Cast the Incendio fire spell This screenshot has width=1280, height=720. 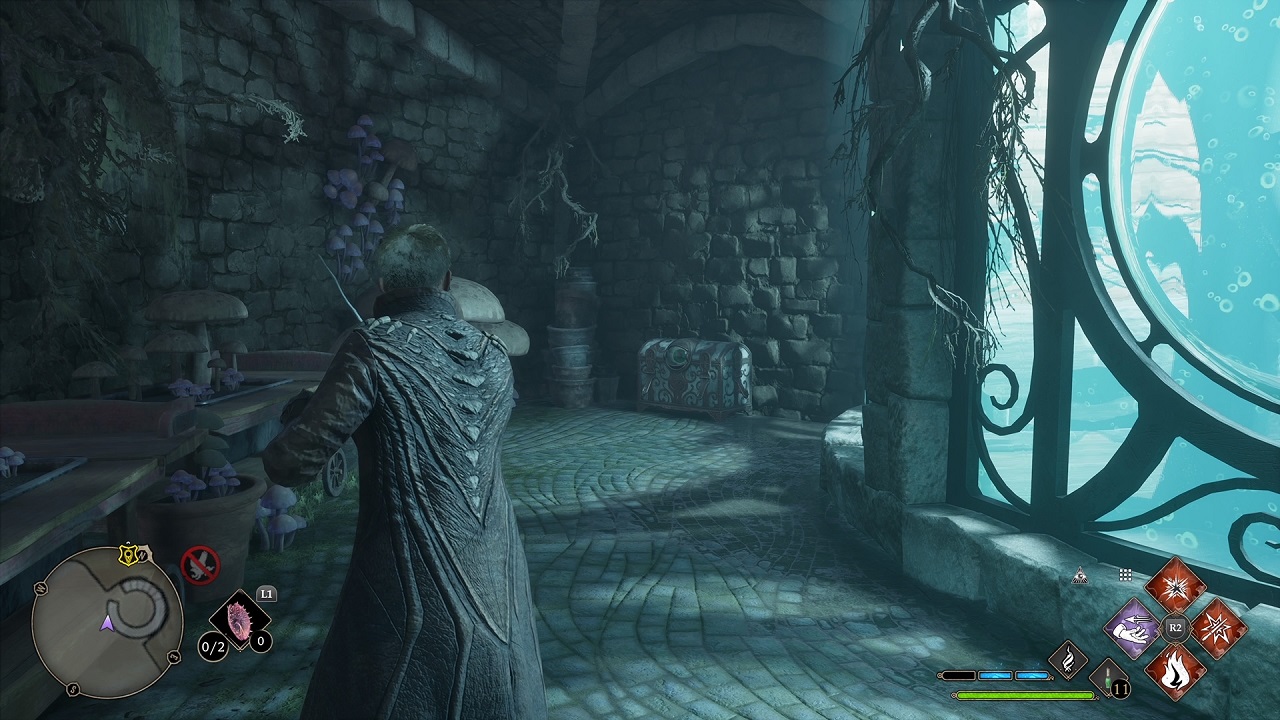click(1176, 674)
